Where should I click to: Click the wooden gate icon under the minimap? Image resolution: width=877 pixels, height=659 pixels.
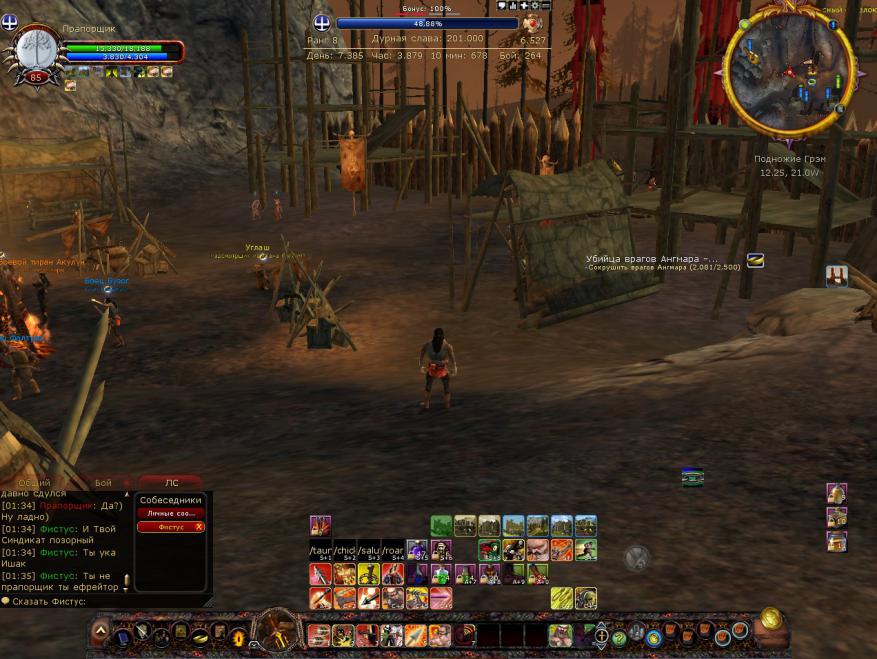836,275
